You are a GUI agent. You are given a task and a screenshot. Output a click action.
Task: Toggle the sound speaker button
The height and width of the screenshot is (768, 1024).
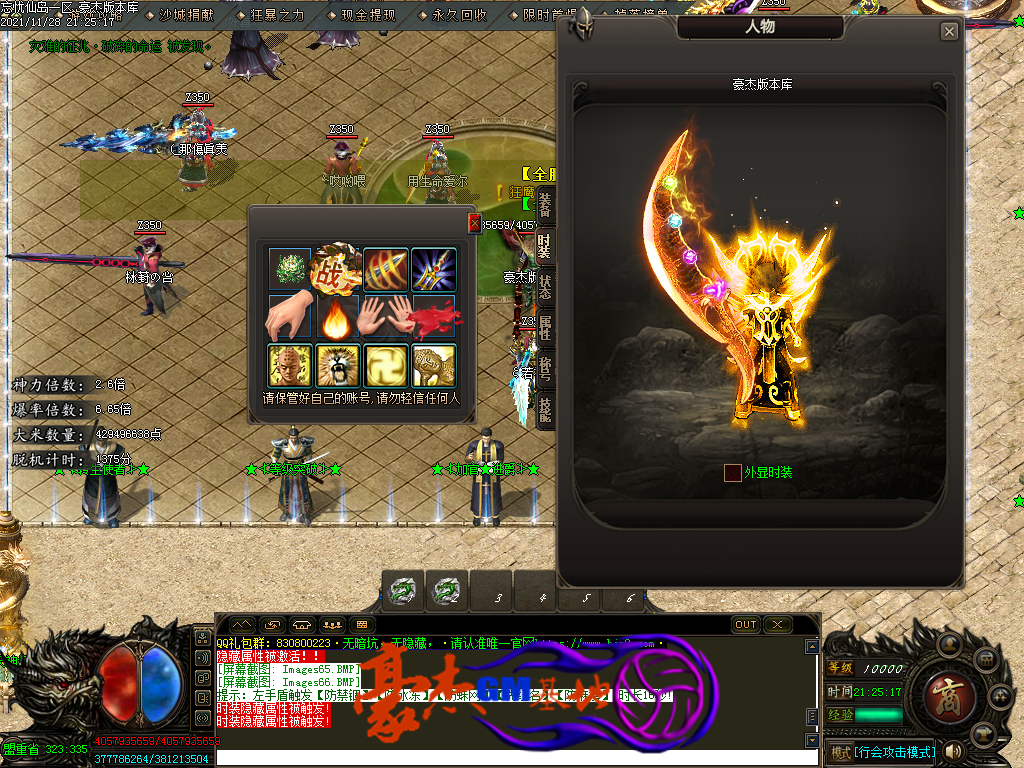click(x=953, y=751)
